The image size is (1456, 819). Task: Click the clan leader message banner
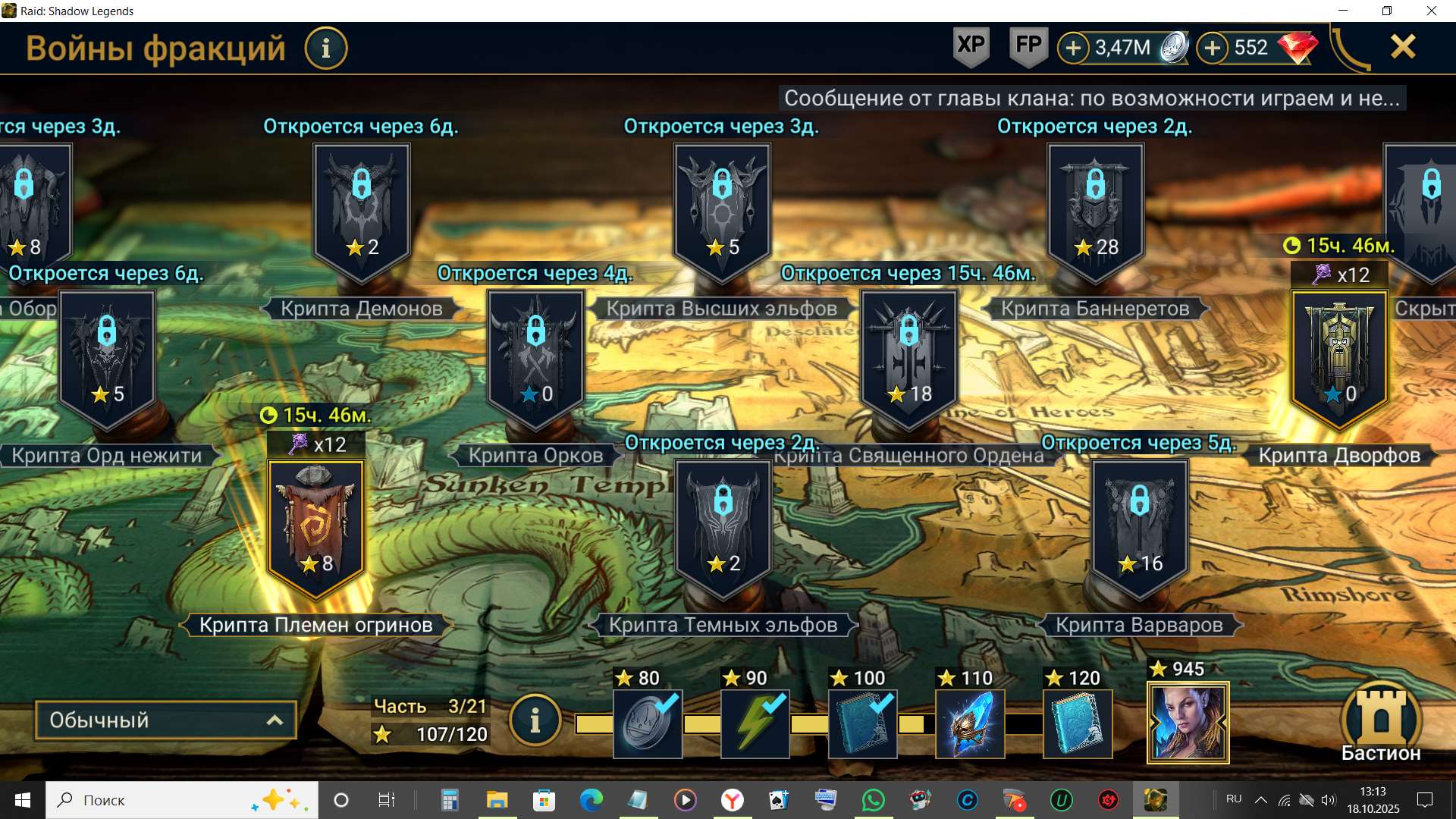coord(1092,98)
